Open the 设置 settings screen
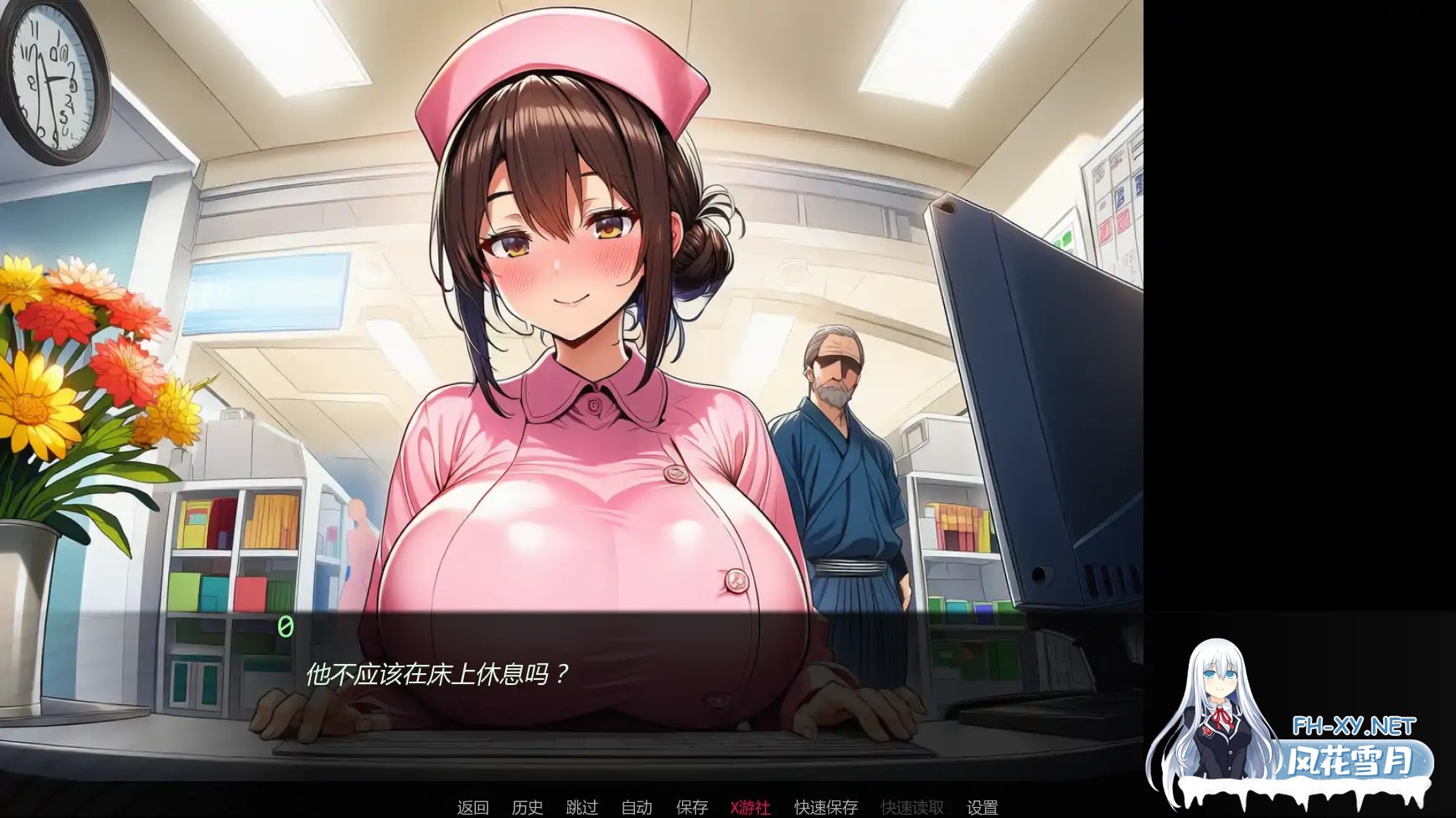 (x=984, y=808)
